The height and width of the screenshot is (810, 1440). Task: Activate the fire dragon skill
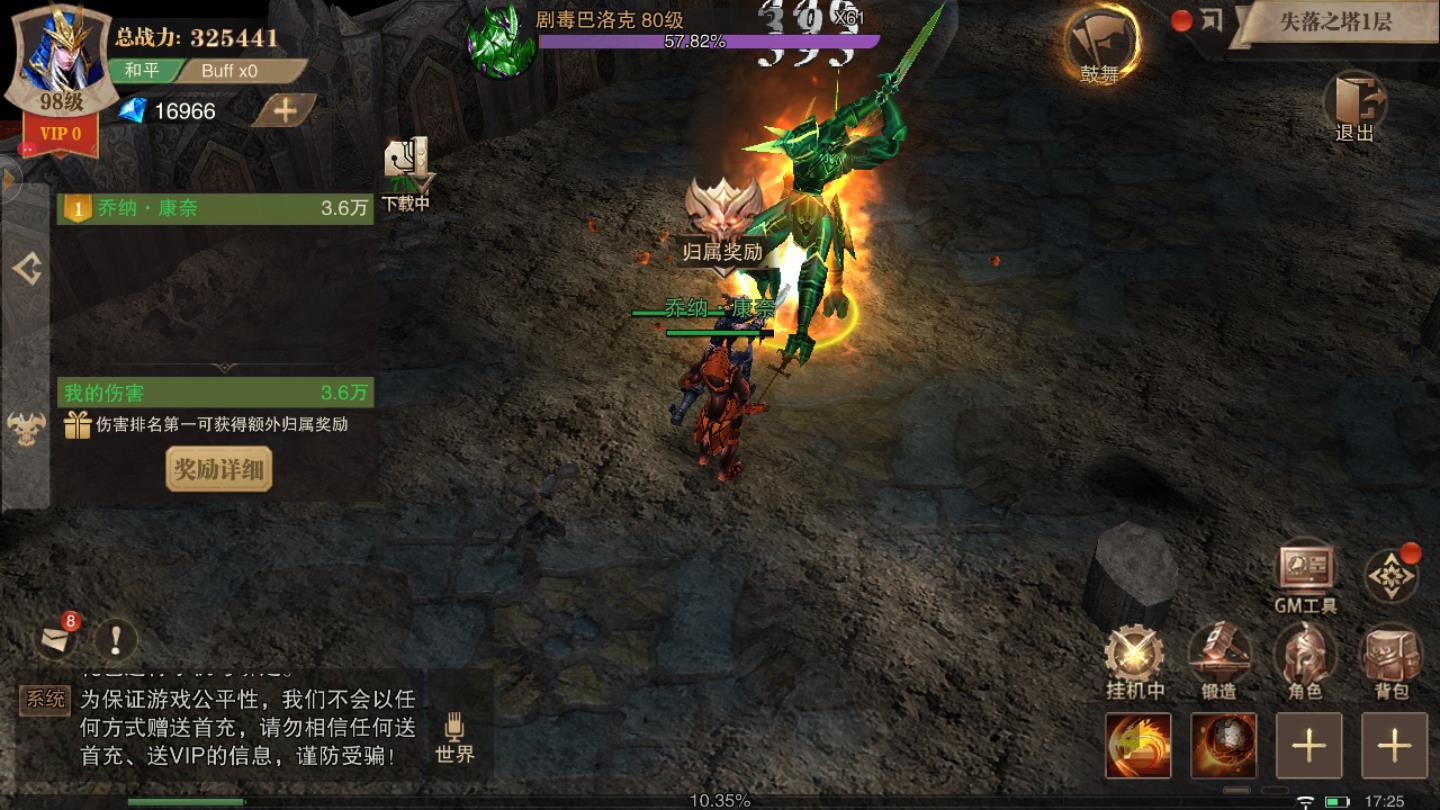tap(1138, 745)
